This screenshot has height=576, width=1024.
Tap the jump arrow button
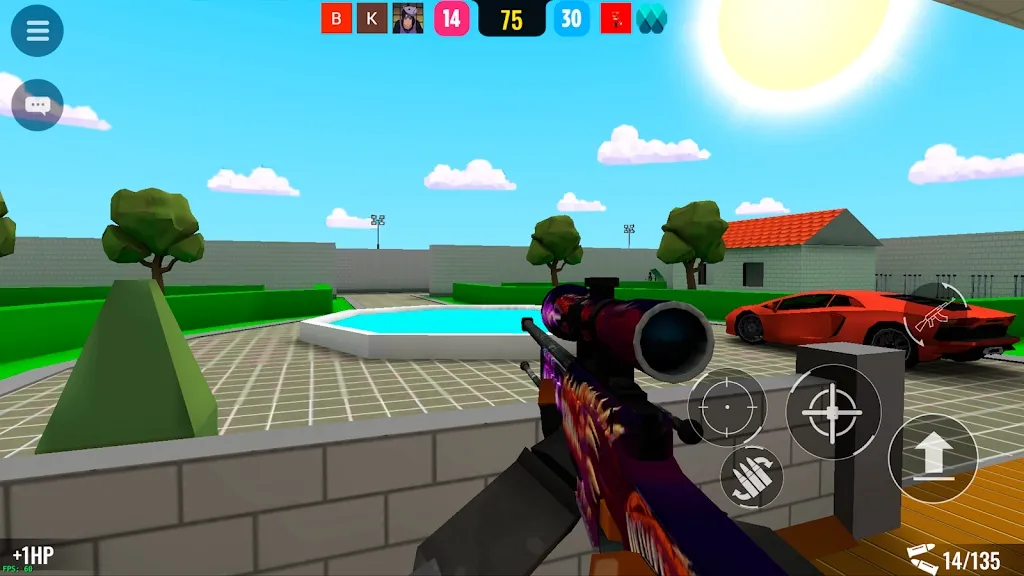(933, 458)
